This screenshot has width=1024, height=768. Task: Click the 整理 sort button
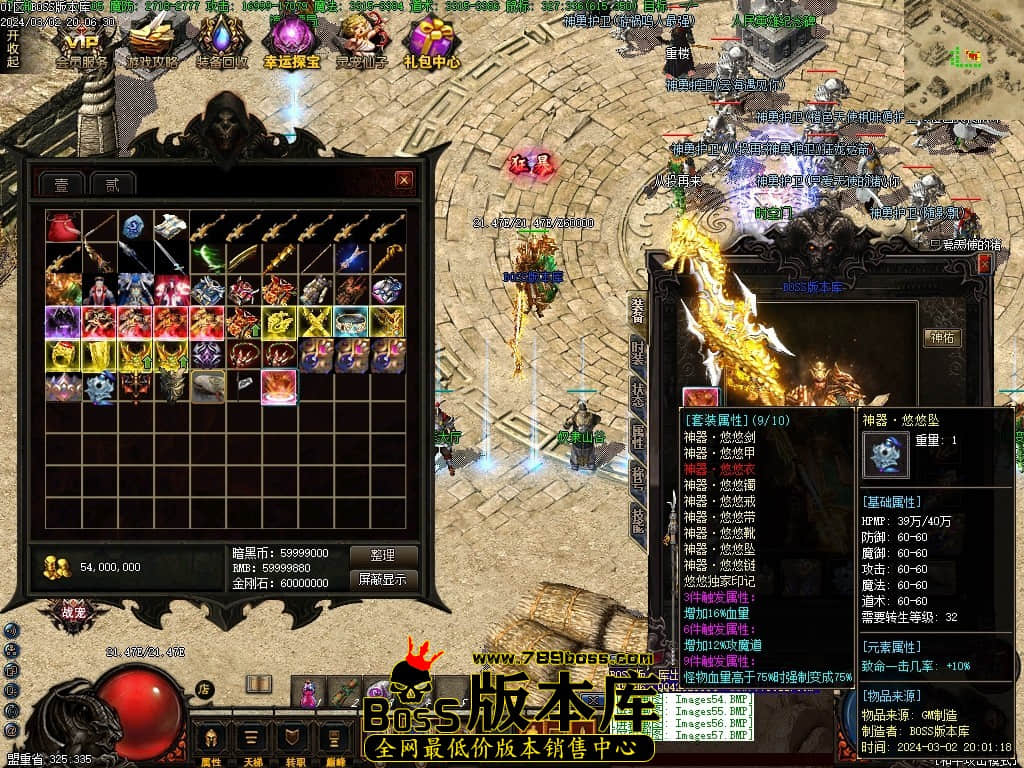[x=382, y=555]
